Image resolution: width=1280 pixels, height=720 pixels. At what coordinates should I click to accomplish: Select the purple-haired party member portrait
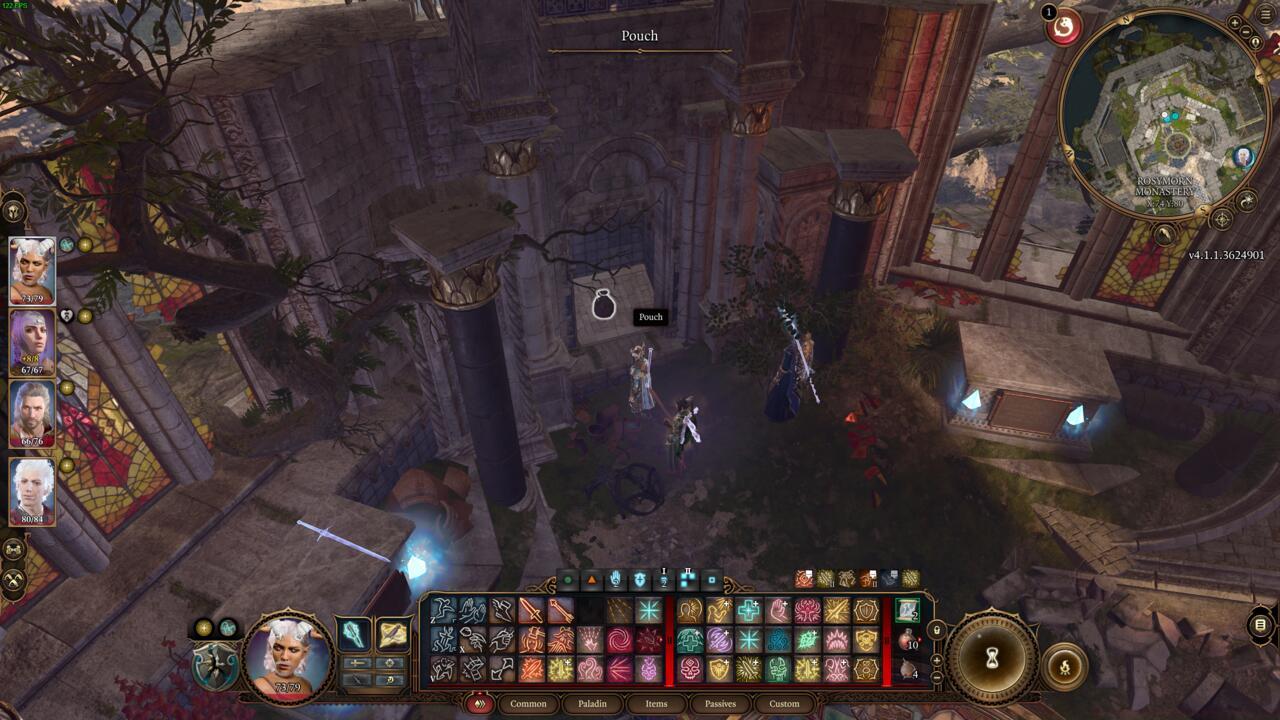[x=32, y=342]
